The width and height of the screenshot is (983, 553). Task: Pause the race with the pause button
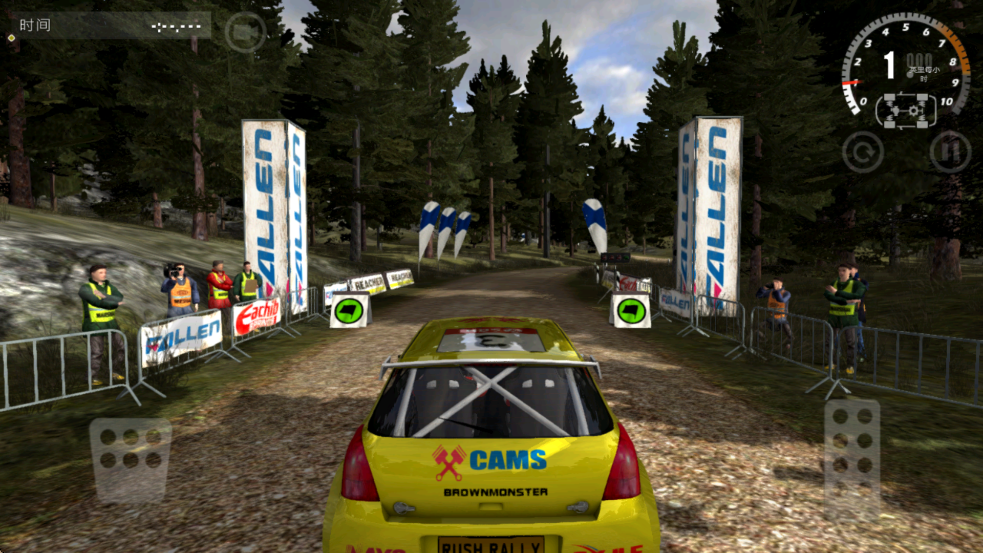949,152
